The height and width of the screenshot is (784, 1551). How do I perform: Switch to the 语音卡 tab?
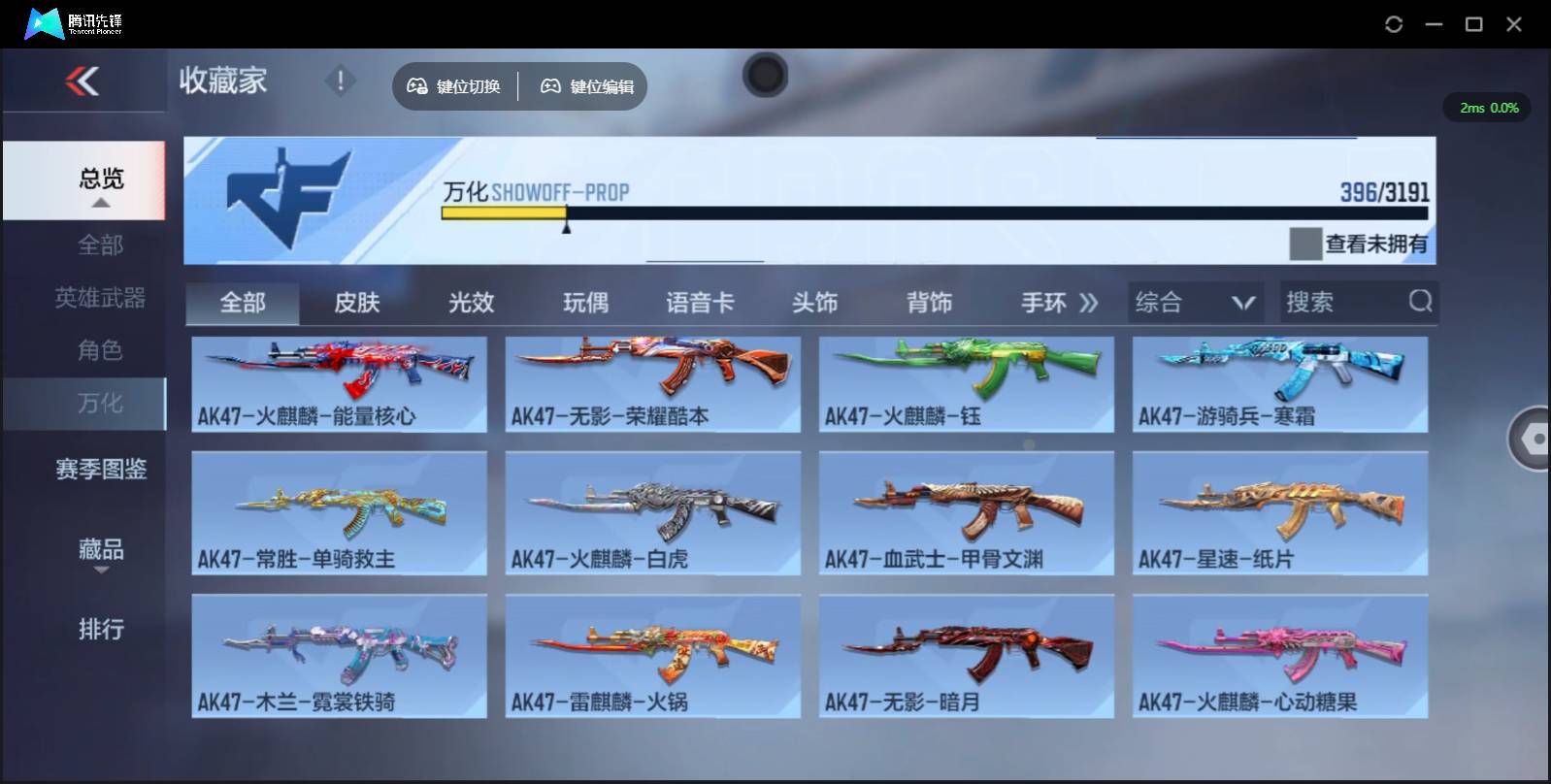(695, 302)
